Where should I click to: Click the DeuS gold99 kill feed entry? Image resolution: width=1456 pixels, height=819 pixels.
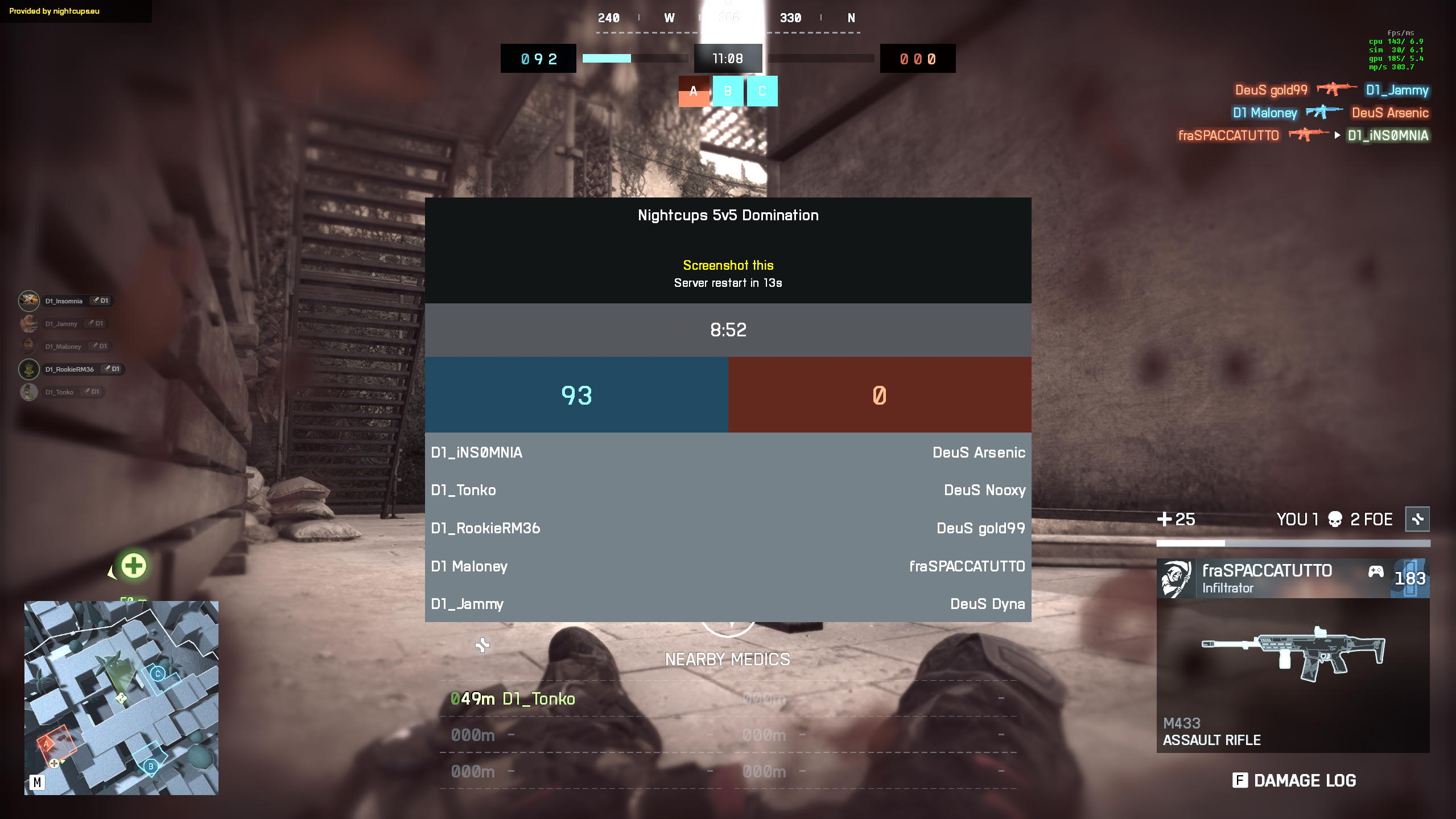(1271, 90)
